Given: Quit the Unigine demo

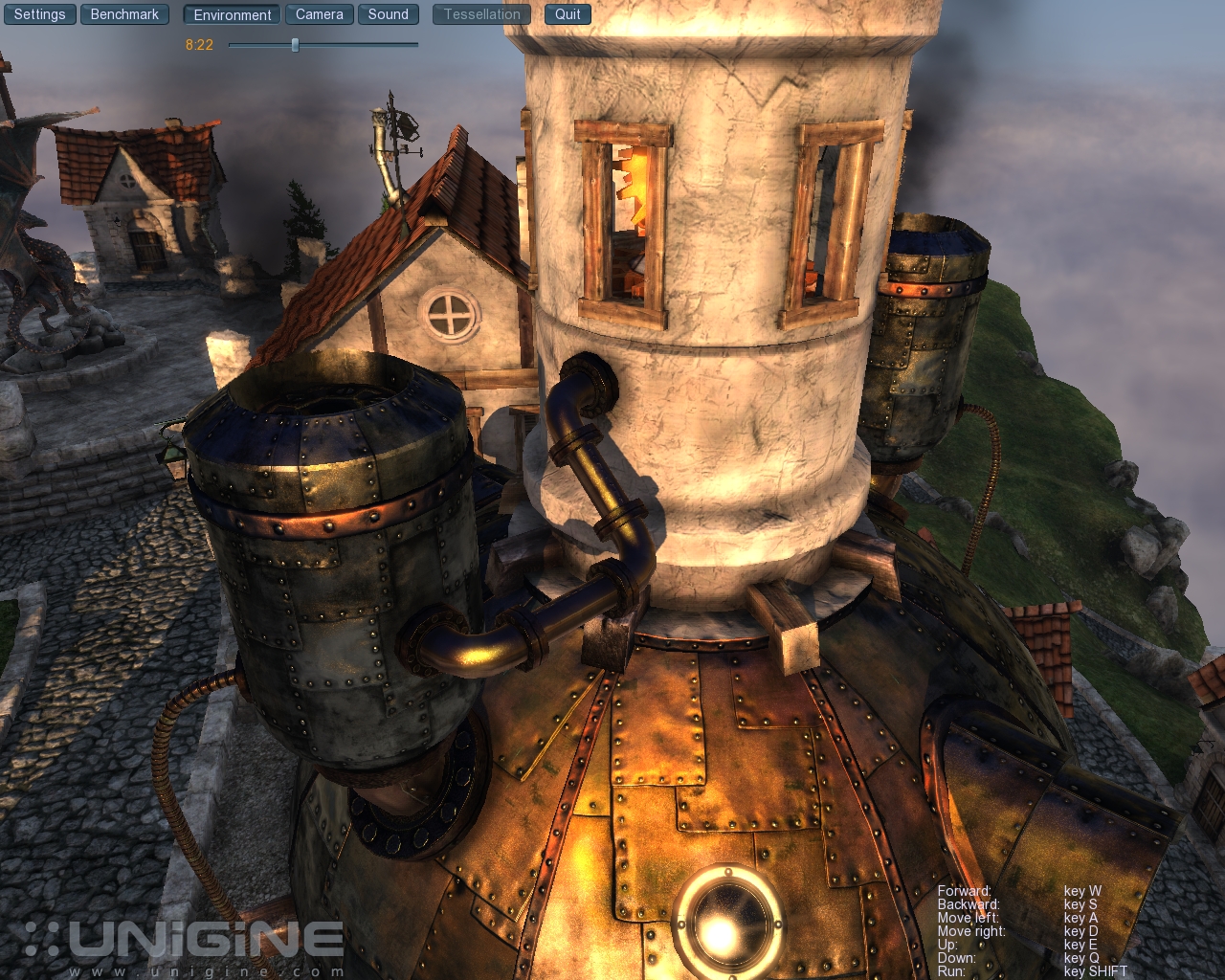Looking at the screenshot, I should [568, 14].
